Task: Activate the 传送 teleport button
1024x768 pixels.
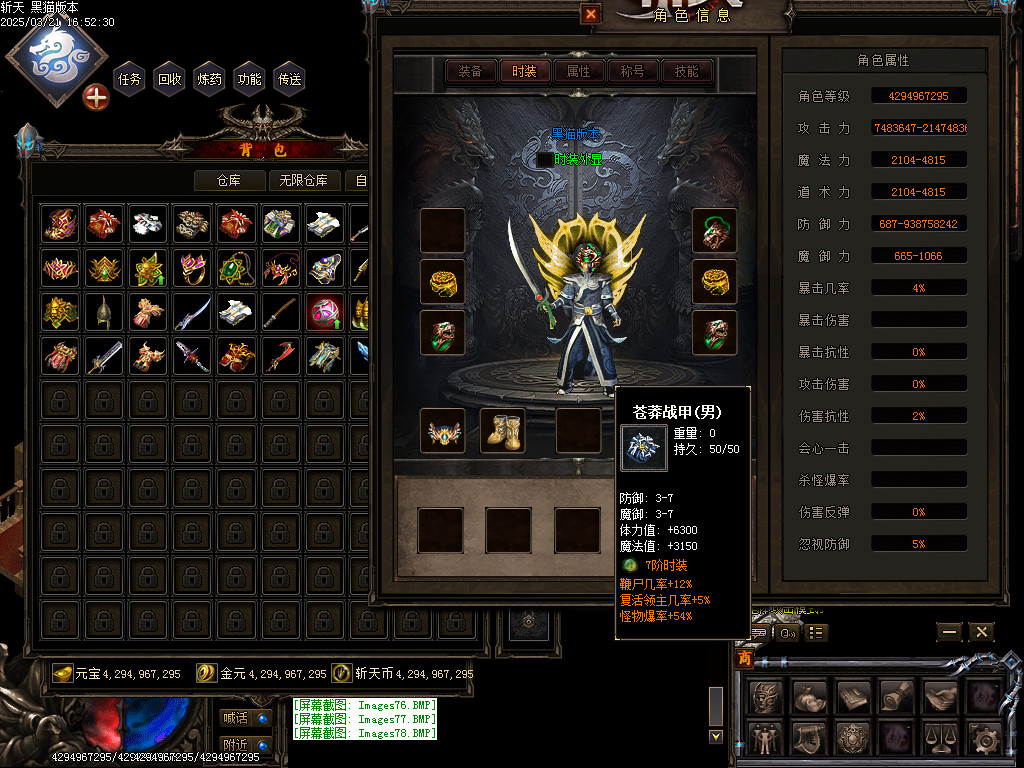Action: click(290, 79)
